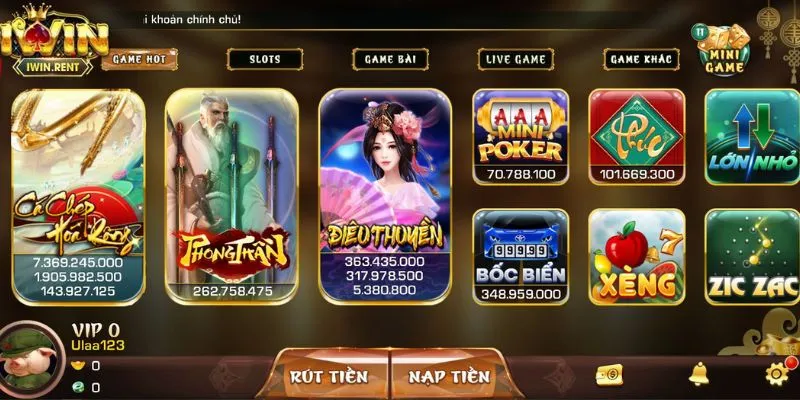Open the Phong Thần slot game

(232, 195)
